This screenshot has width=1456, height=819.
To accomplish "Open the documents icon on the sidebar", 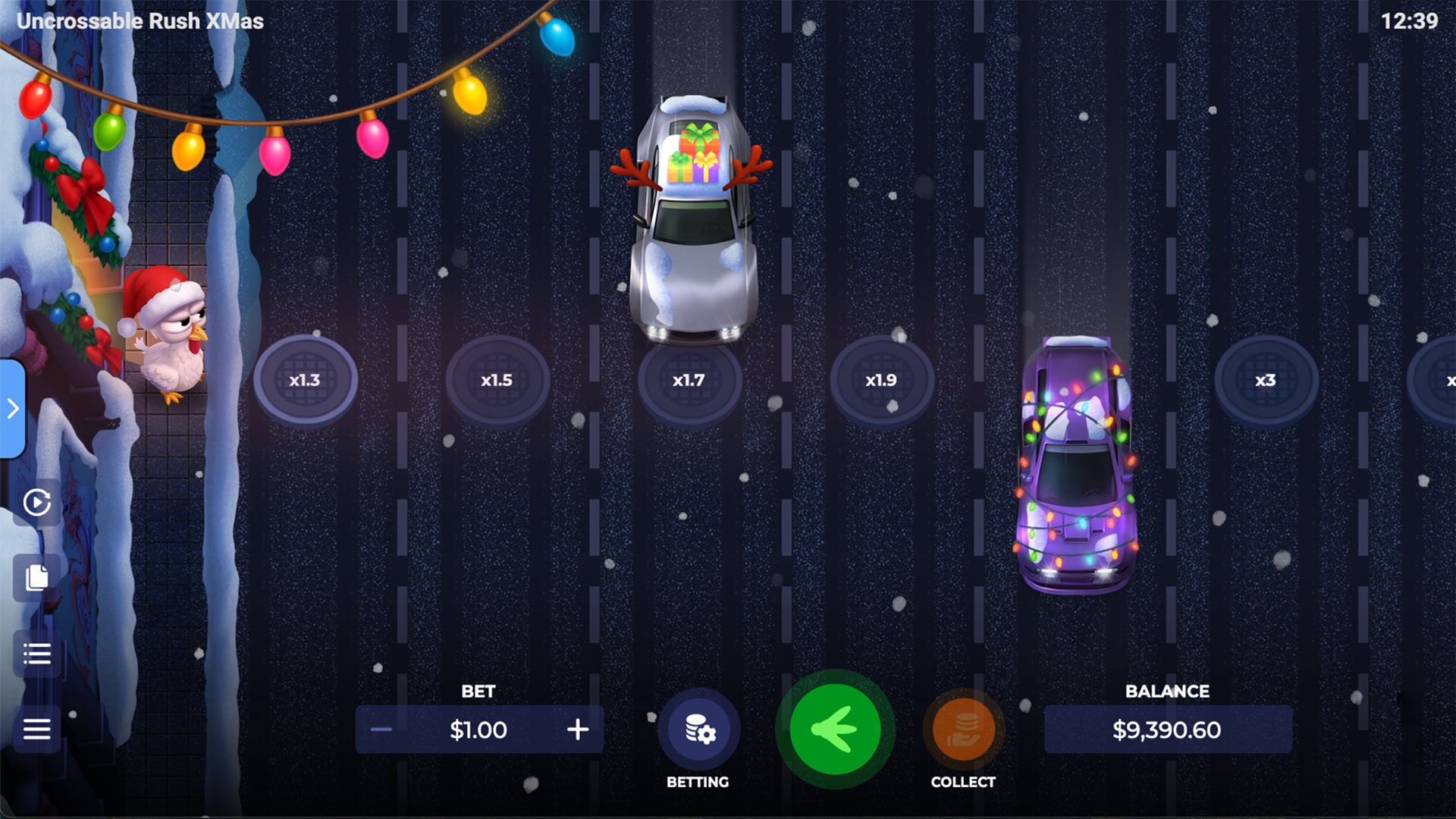I will [x=36, y=578].
